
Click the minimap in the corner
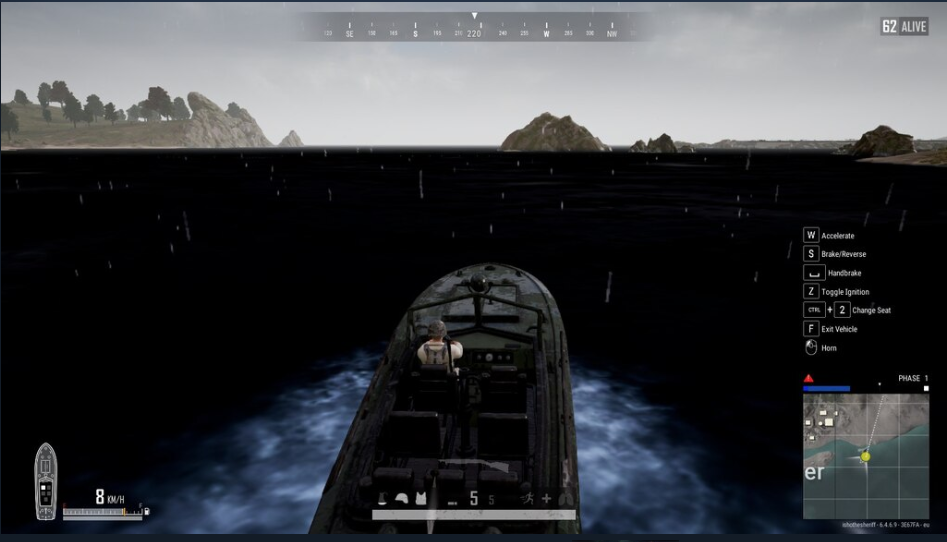tap(865, 456)
